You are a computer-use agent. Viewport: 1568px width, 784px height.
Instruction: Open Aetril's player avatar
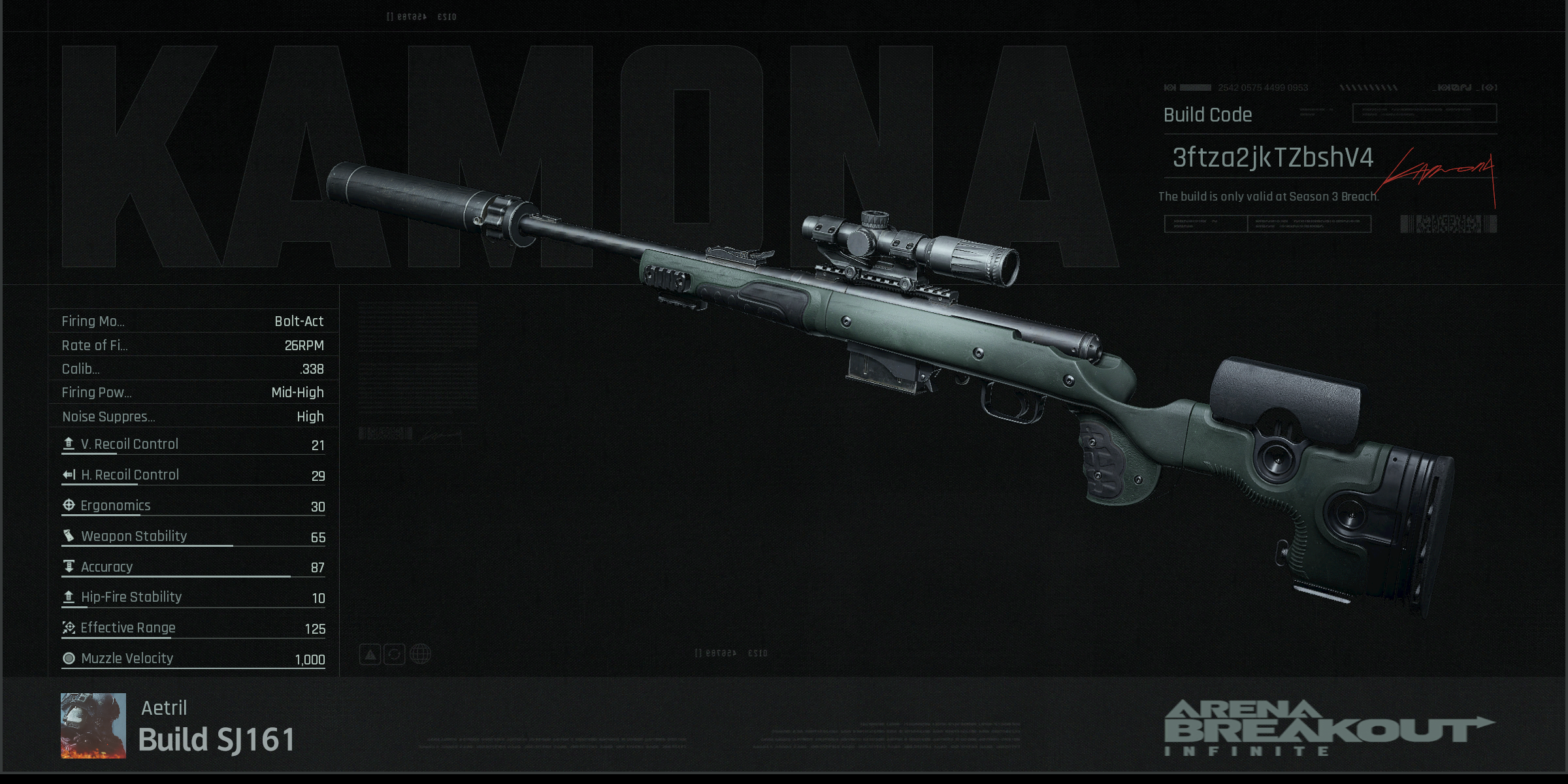click(x=93, y=725)
